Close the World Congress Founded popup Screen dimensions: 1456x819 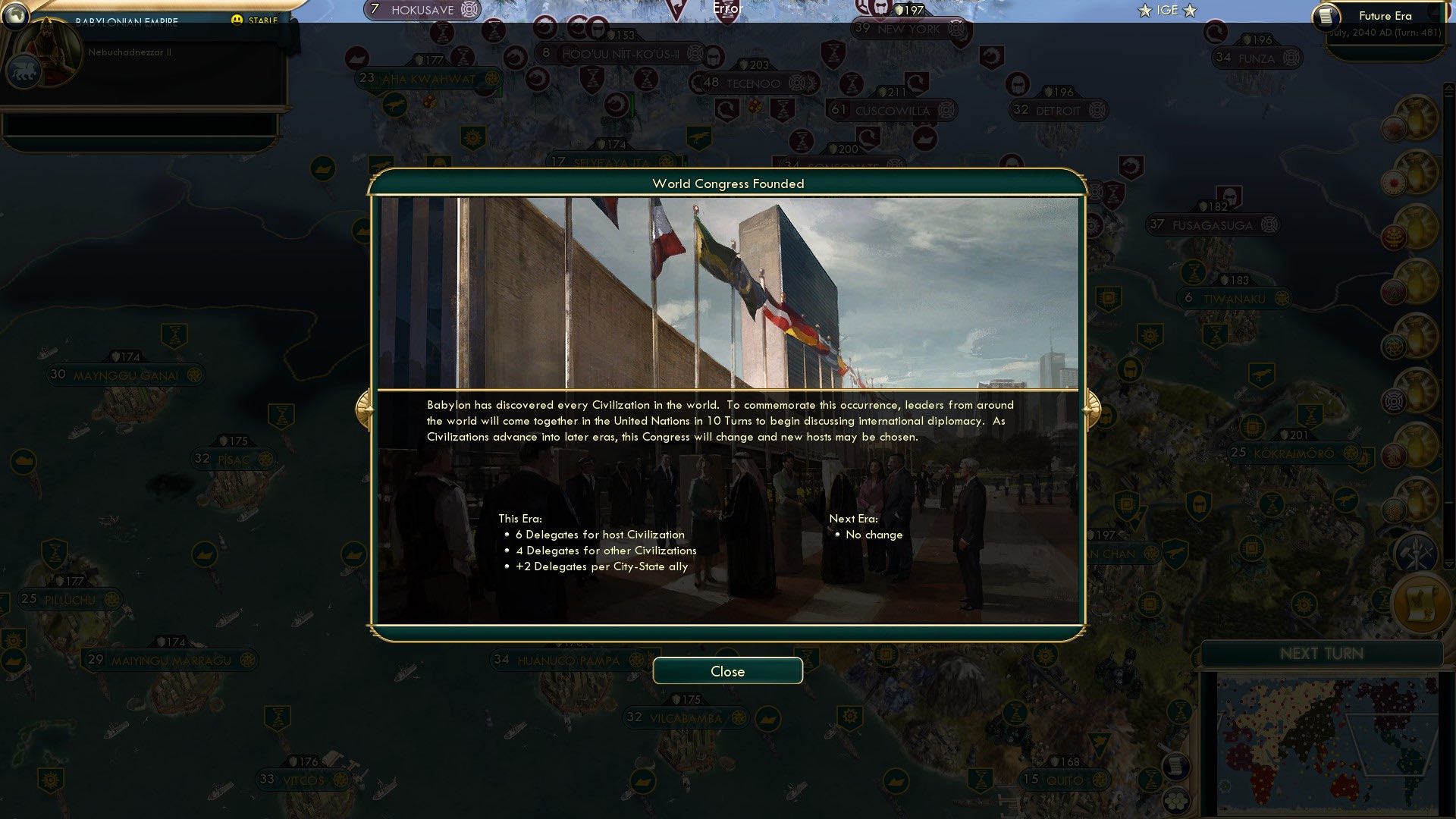pyautogui.click(x=727, y=671)
